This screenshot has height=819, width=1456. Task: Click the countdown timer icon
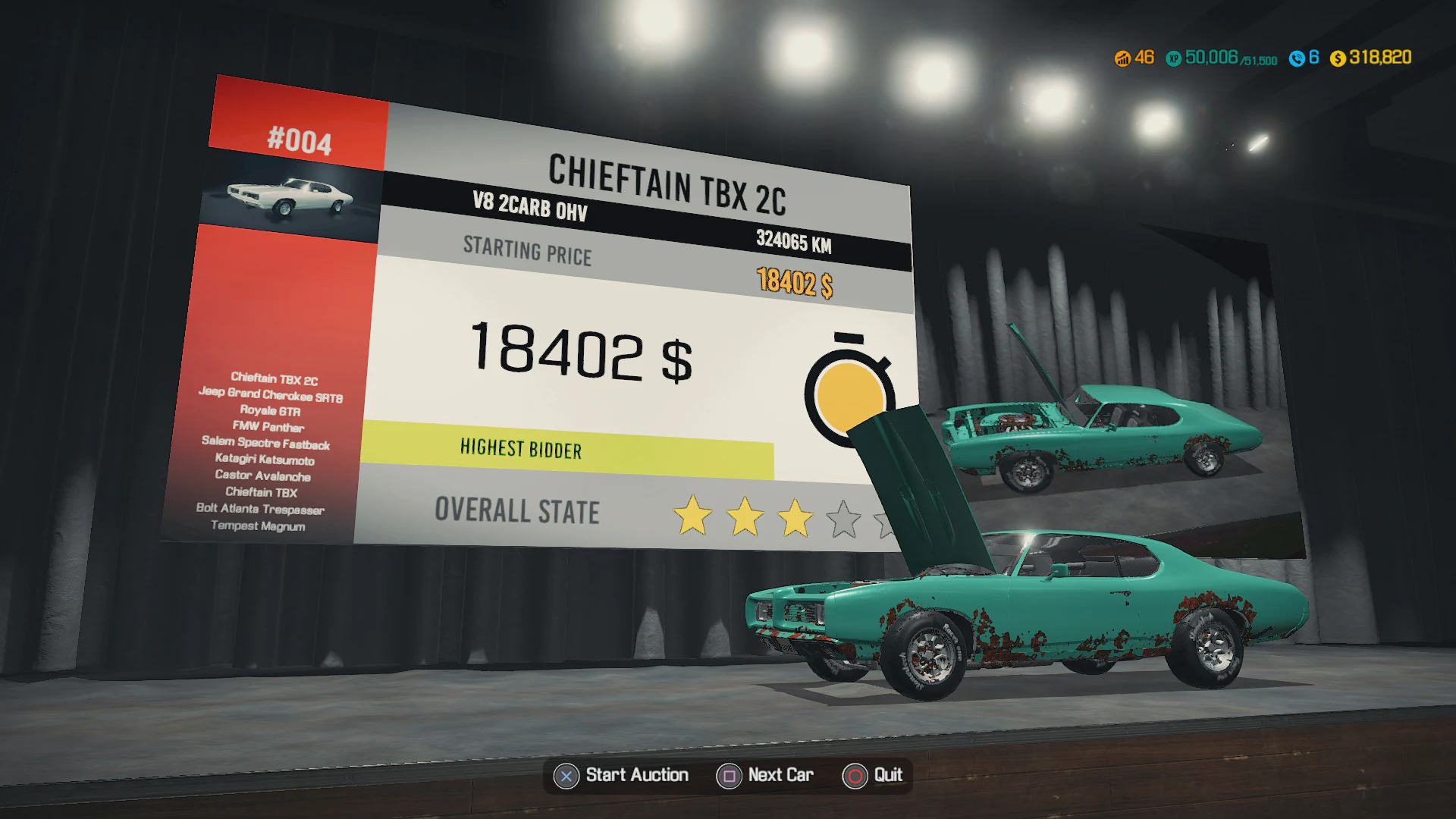(x=849, y=394)
